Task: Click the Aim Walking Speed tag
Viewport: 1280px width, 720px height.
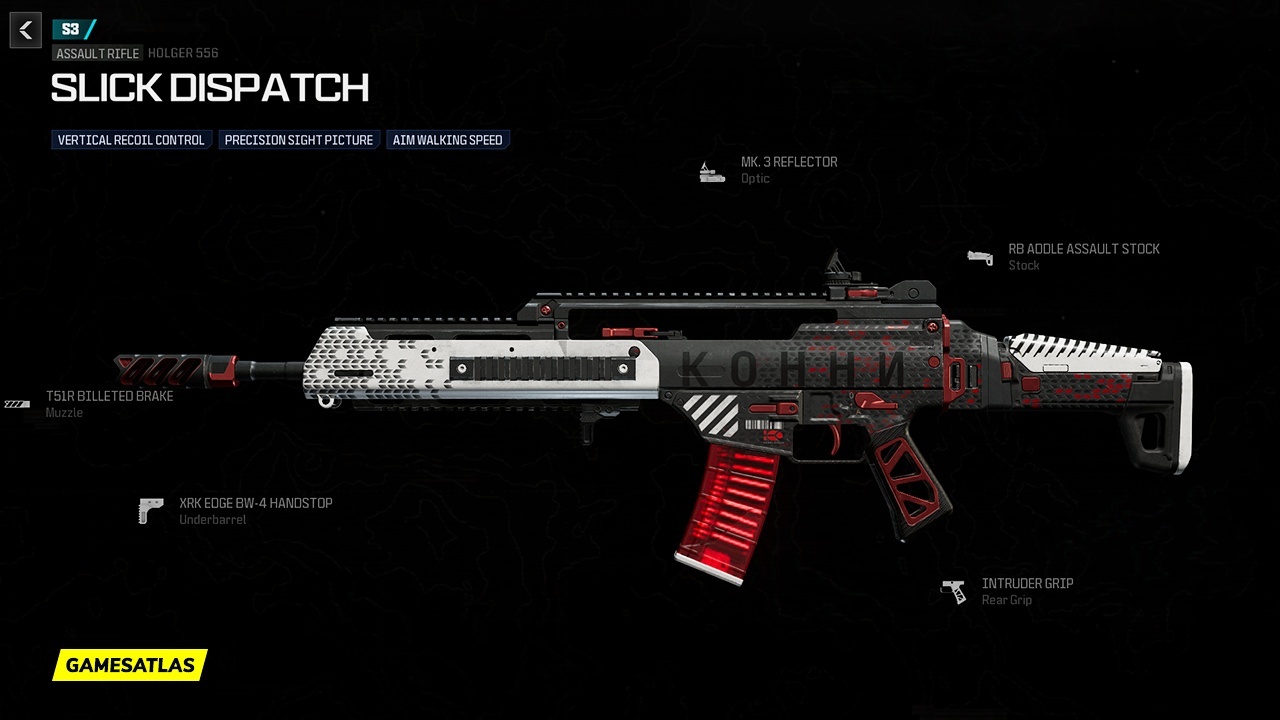Action: click(x=447, y=140)
